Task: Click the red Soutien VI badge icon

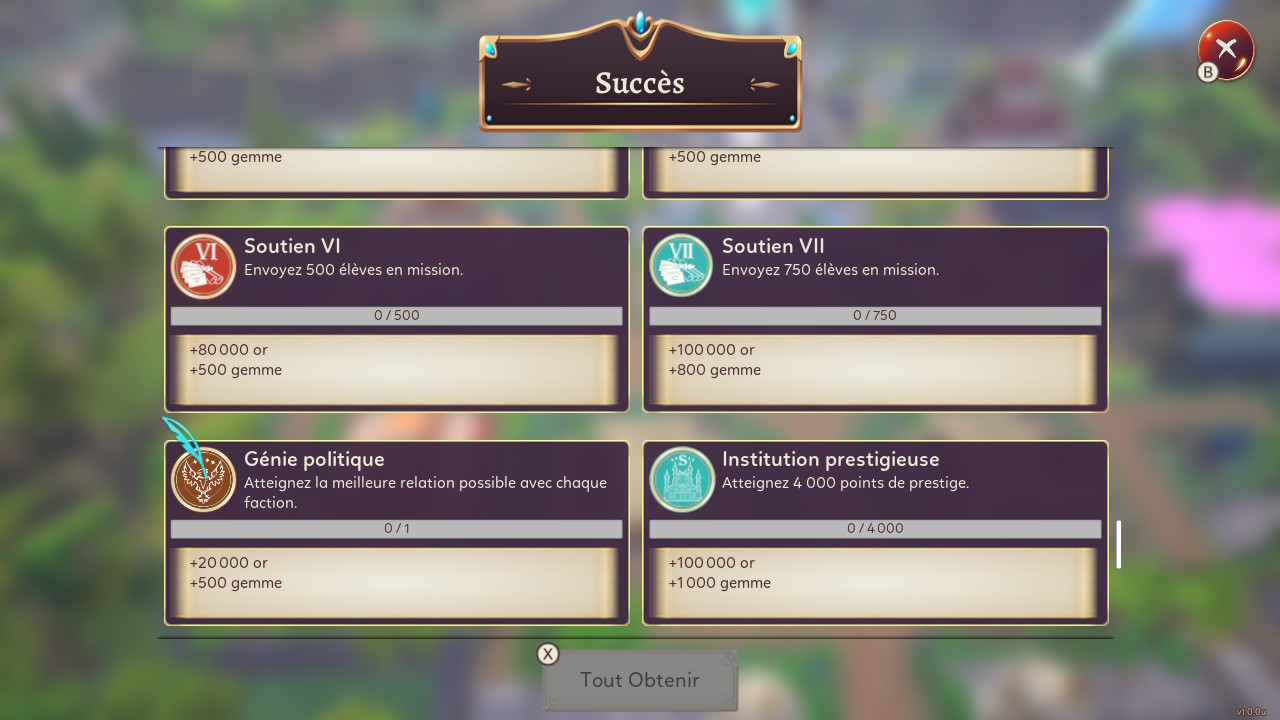Action: (x=203, y=266)
